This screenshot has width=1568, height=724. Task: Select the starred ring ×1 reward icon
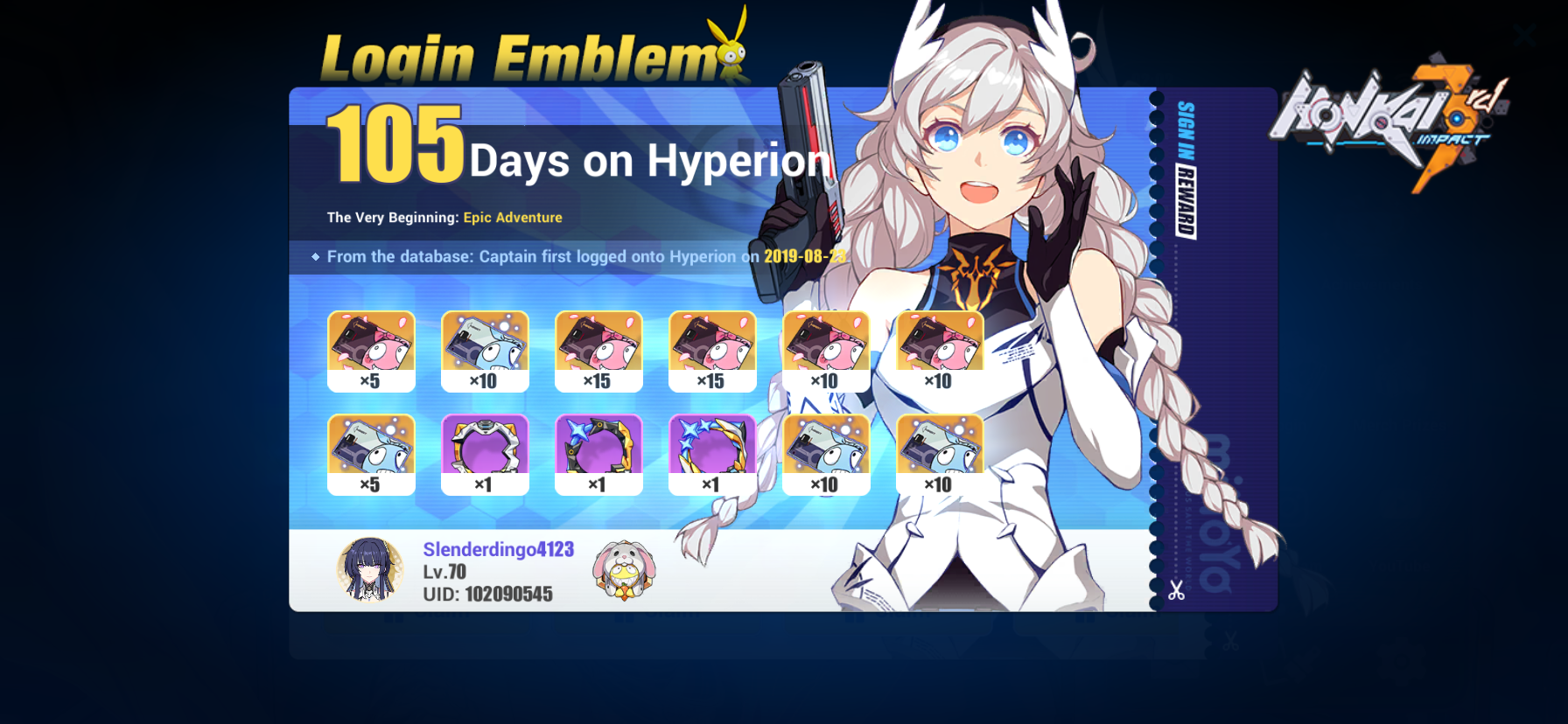(x=712, y=453)
